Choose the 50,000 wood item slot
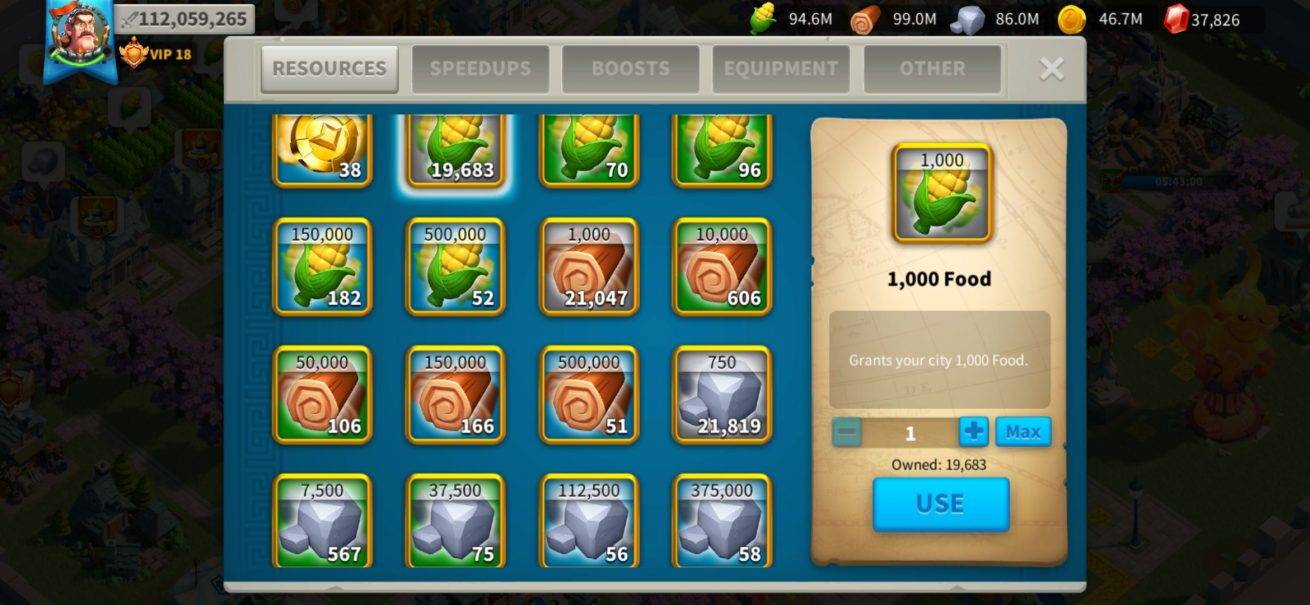The height and width of the screenshot is (605, 1310). click(x=323, y=395)
